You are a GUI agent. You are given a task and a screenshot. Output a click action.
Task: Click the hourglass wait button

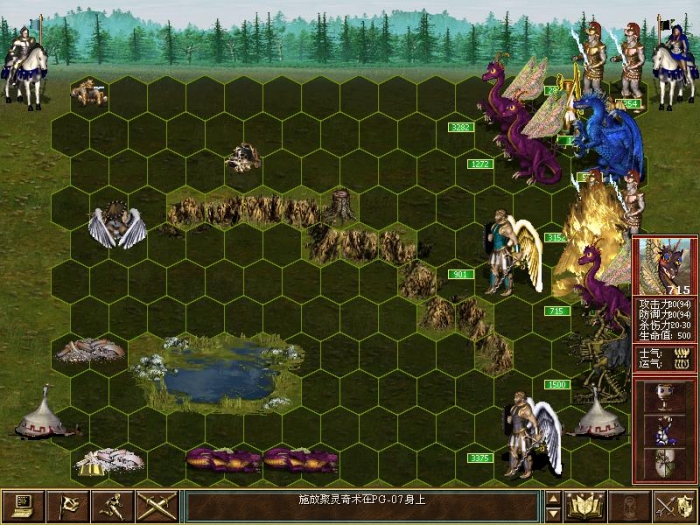pos(629,506)
